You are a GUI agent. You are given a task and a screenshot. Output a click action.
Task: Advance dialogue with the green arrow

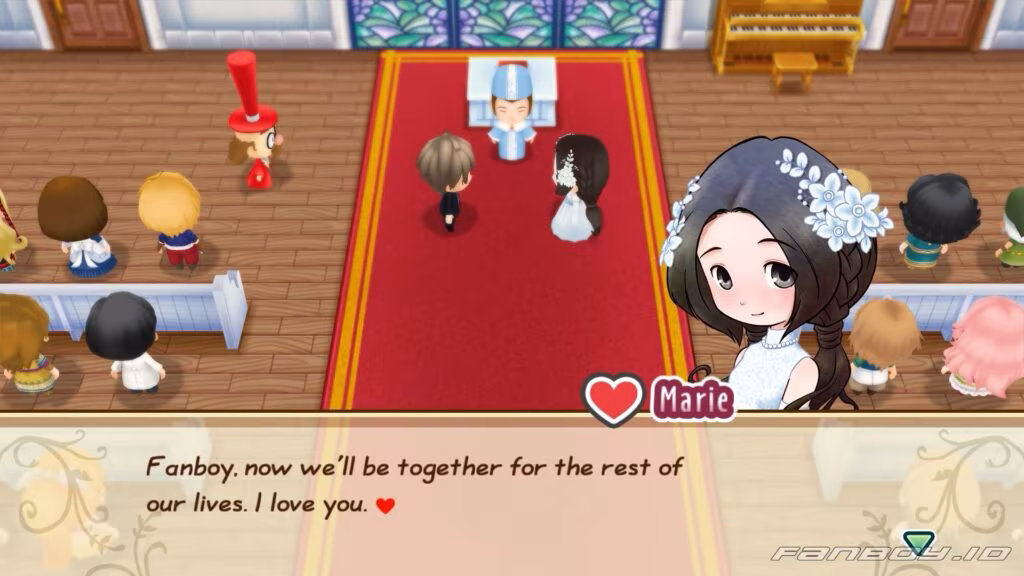click(916, 542)
